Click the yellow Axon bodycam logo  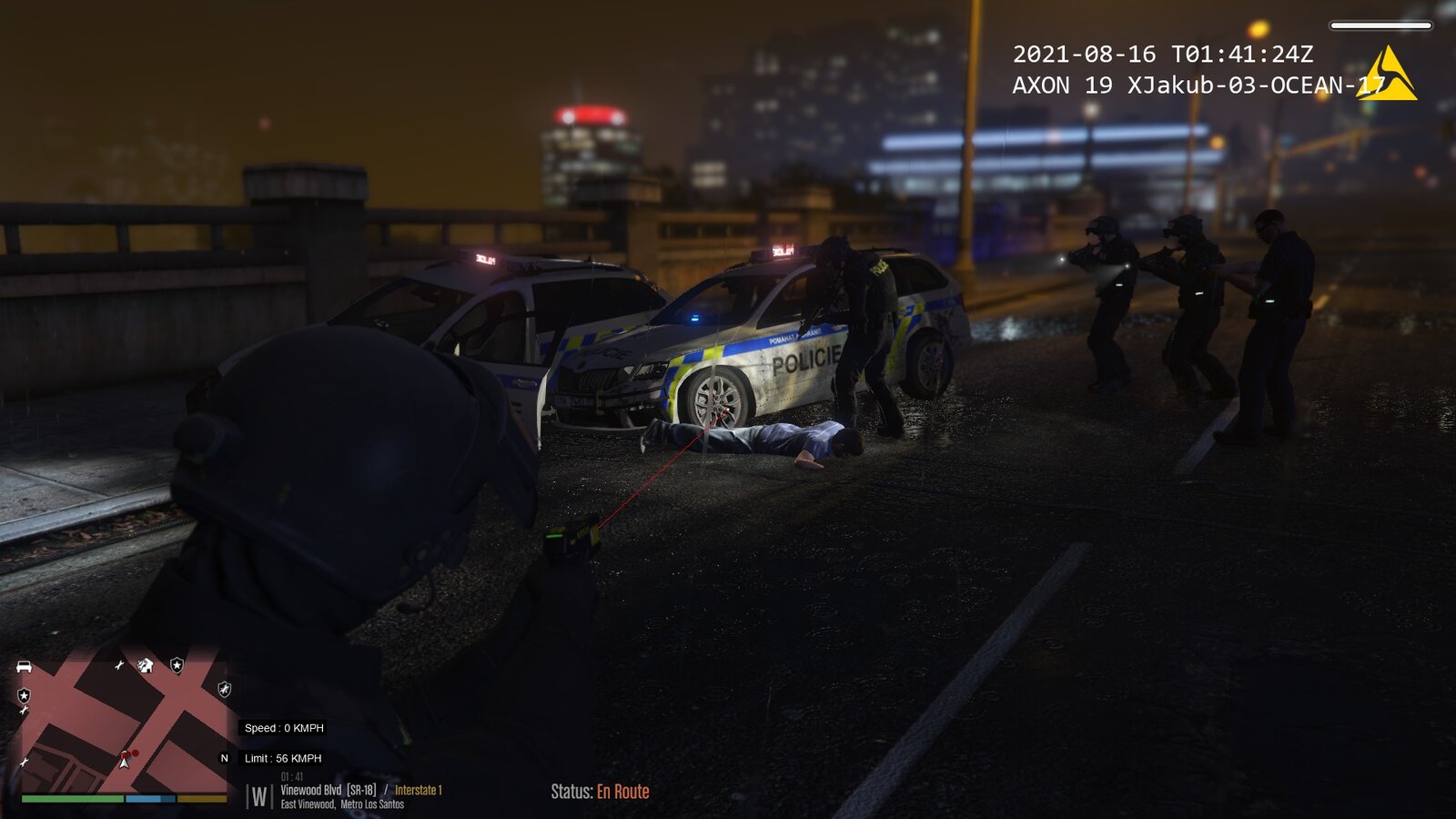click(1387, 75)
